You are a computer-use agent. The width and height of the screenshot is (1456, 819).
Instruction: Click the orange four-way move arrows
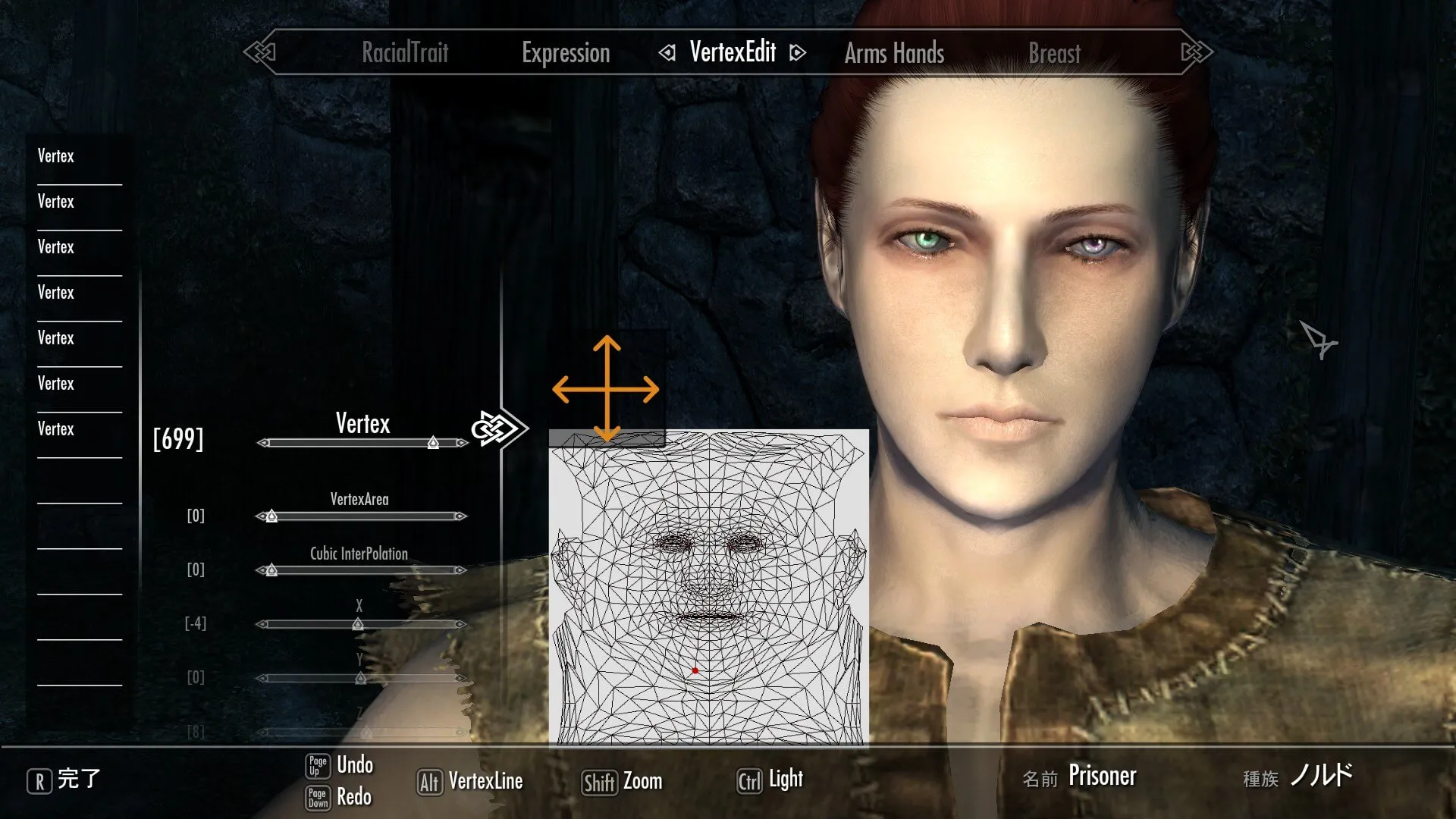coord(606,389)
